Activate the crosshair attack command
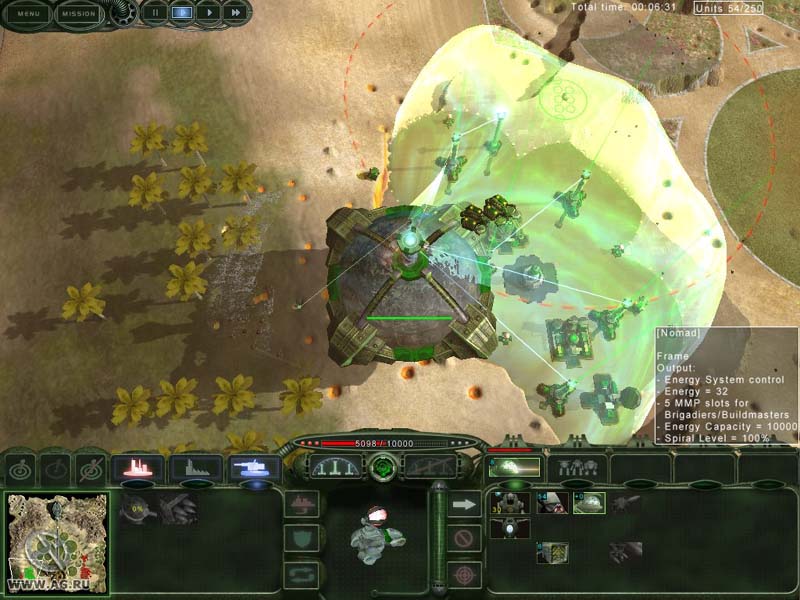 pyautogui.click(x=463, y=574)
